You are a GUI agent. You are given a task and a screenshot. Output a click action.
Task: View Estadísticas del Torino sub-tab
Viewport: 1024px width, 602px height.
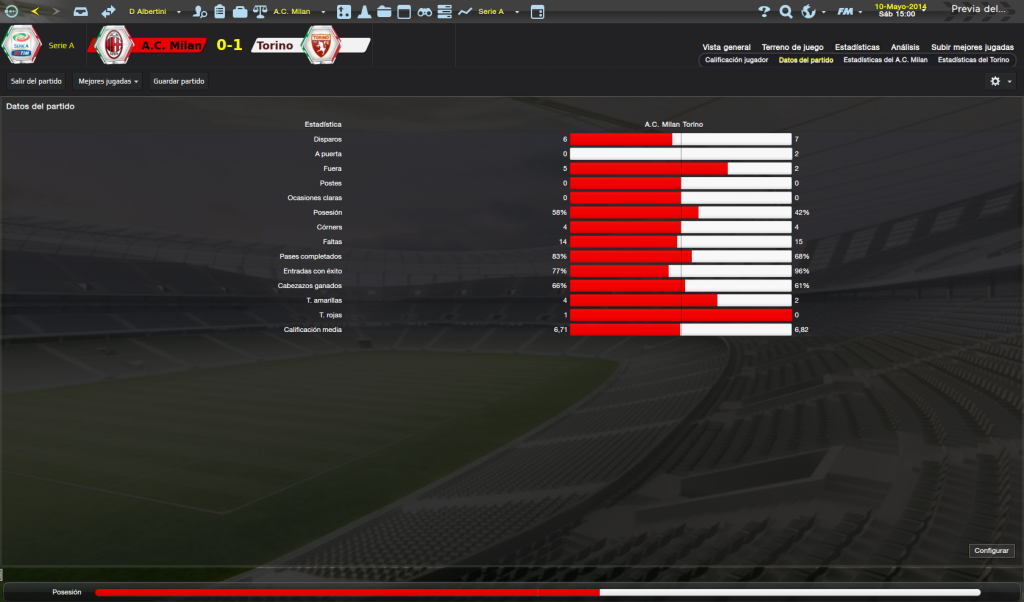[x=973, y=60]
